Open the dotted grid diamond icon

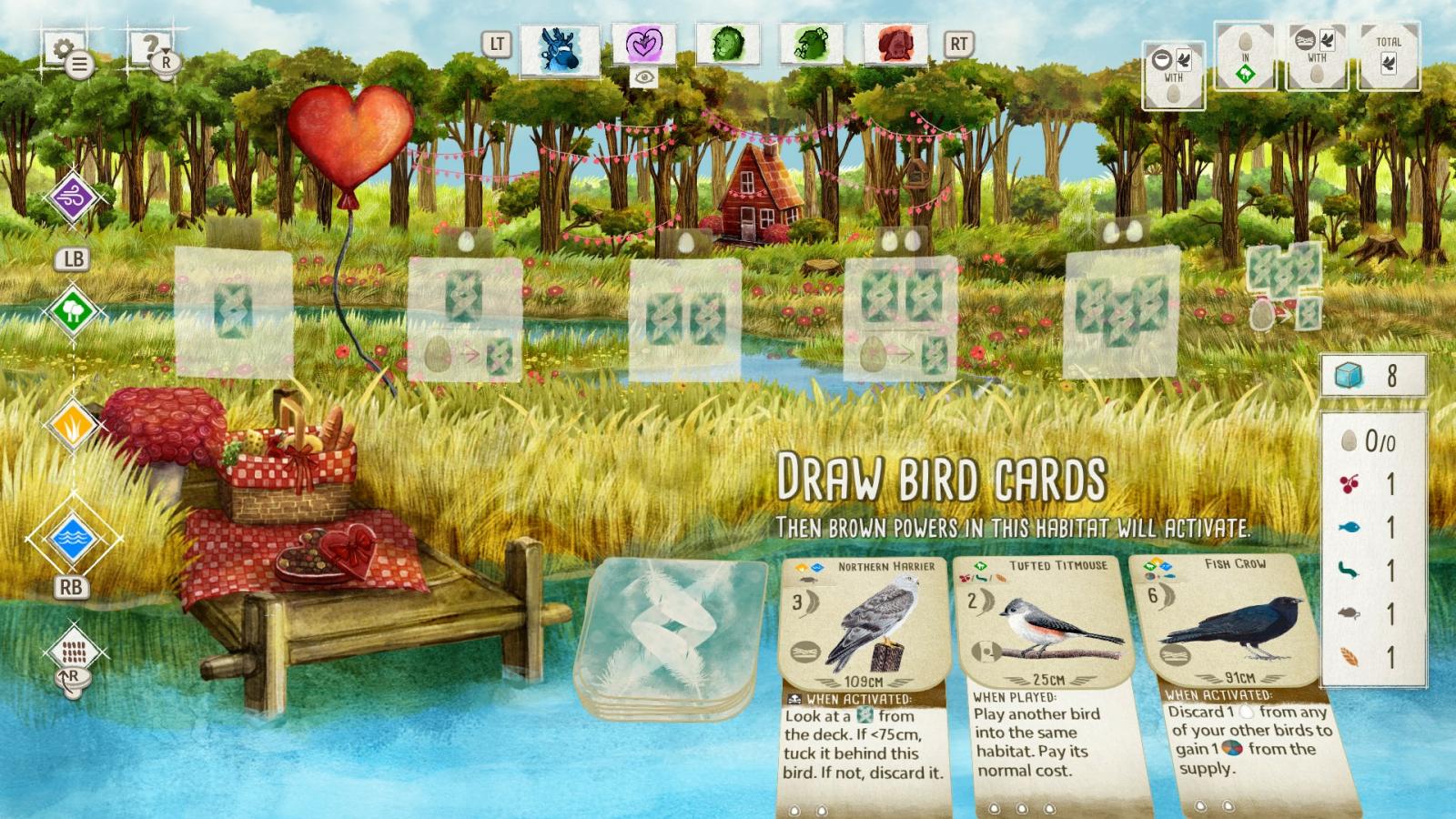point(73,651)
